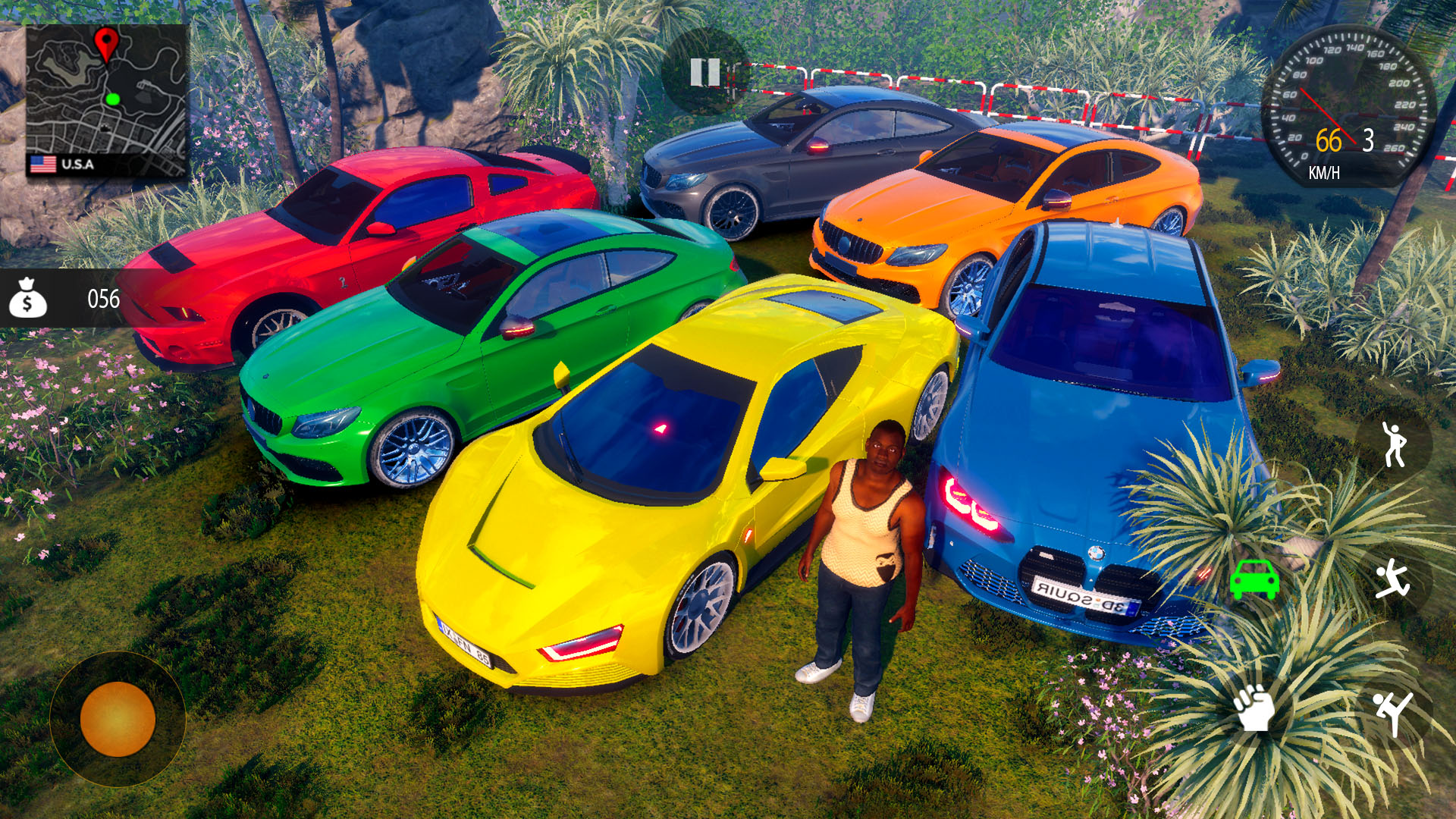Image resolution: width=1456 pixels, height=819 pixels.
Task: Select the U.S.A flag label
Action: point(63,164)
